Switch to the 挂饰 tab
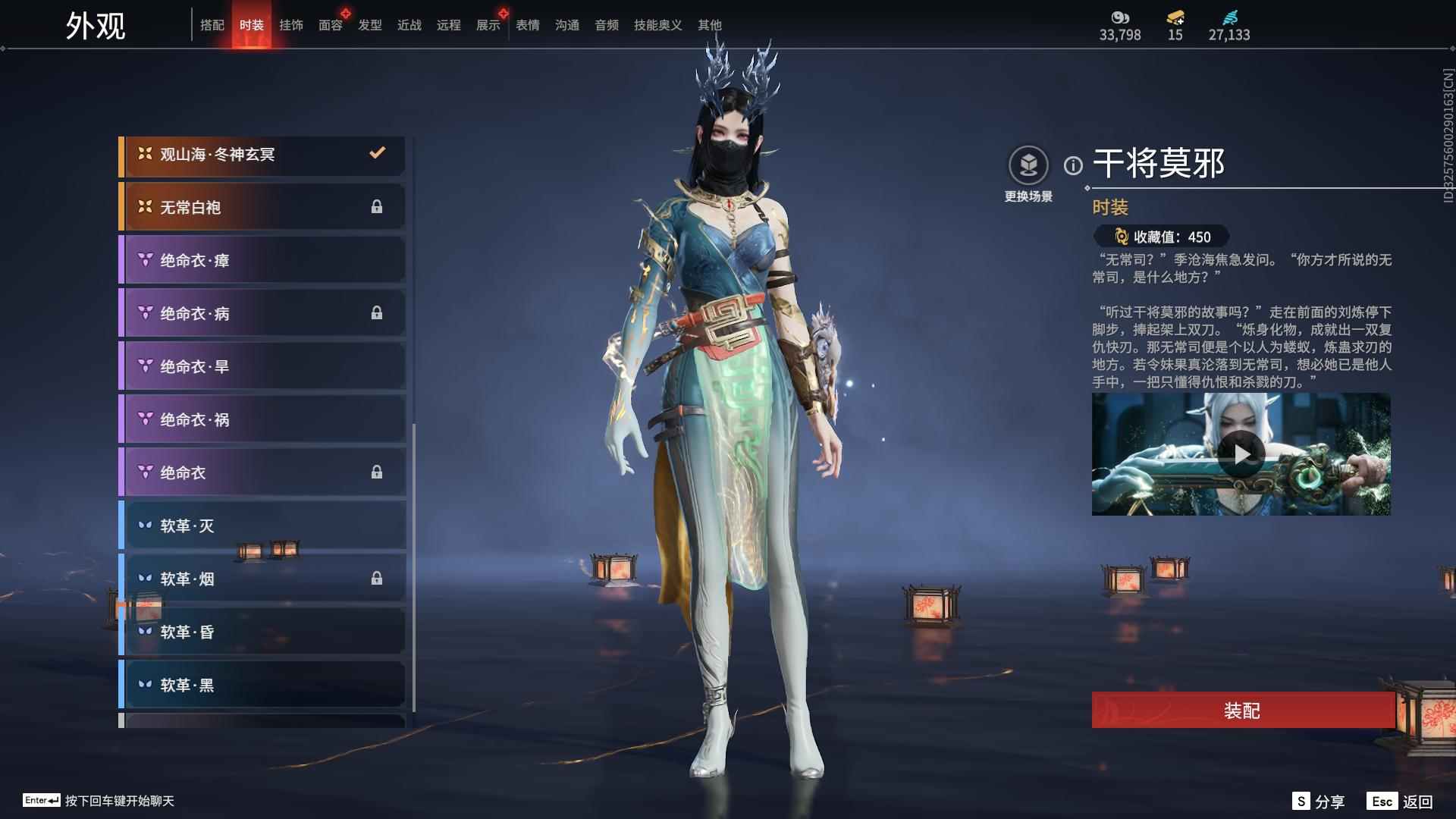Screen dimensions: 1456x819 coord(290,24)
